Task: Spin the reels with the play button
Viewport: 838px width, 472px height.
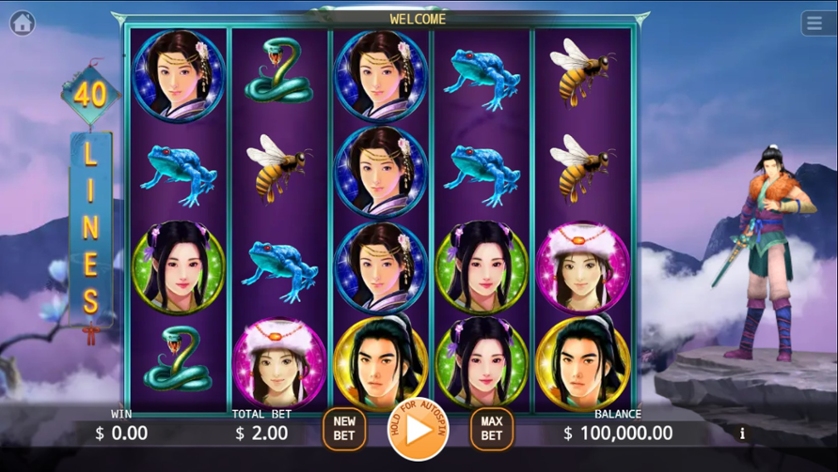Action: coord(417,430)
